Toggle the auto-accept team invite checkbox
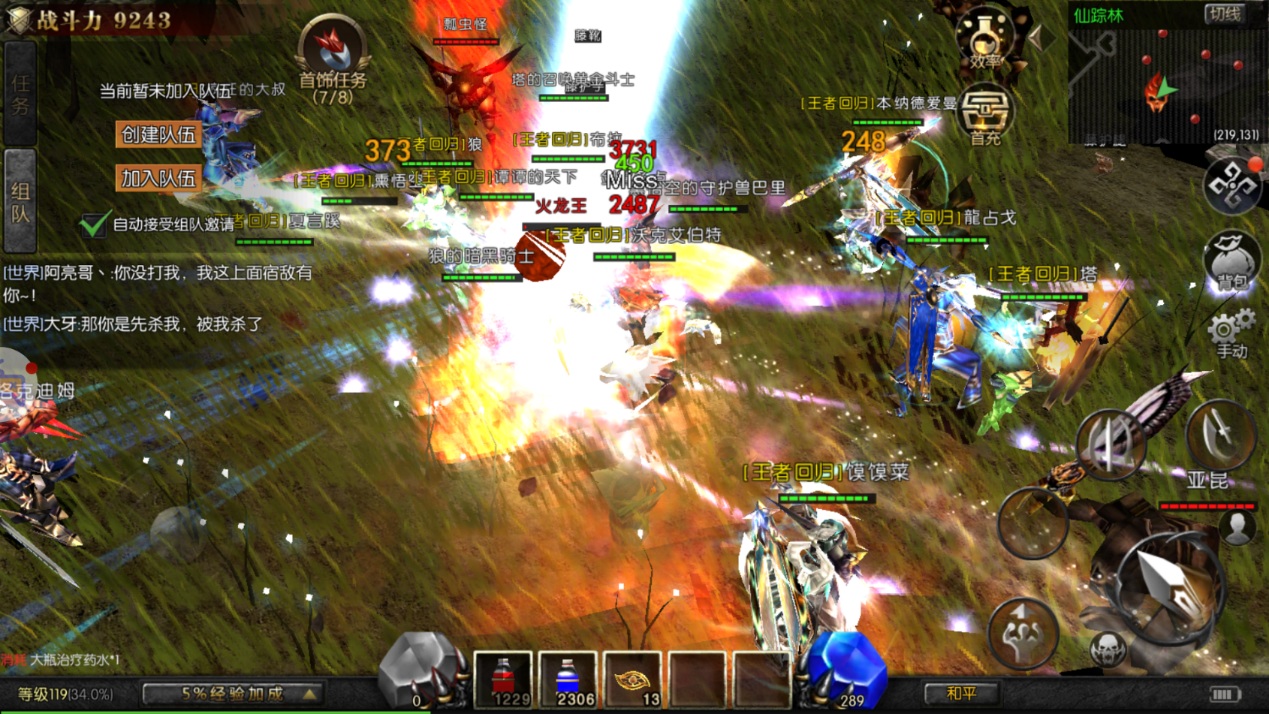Screen dimensions: 1269x714 [x=94, y=224]
